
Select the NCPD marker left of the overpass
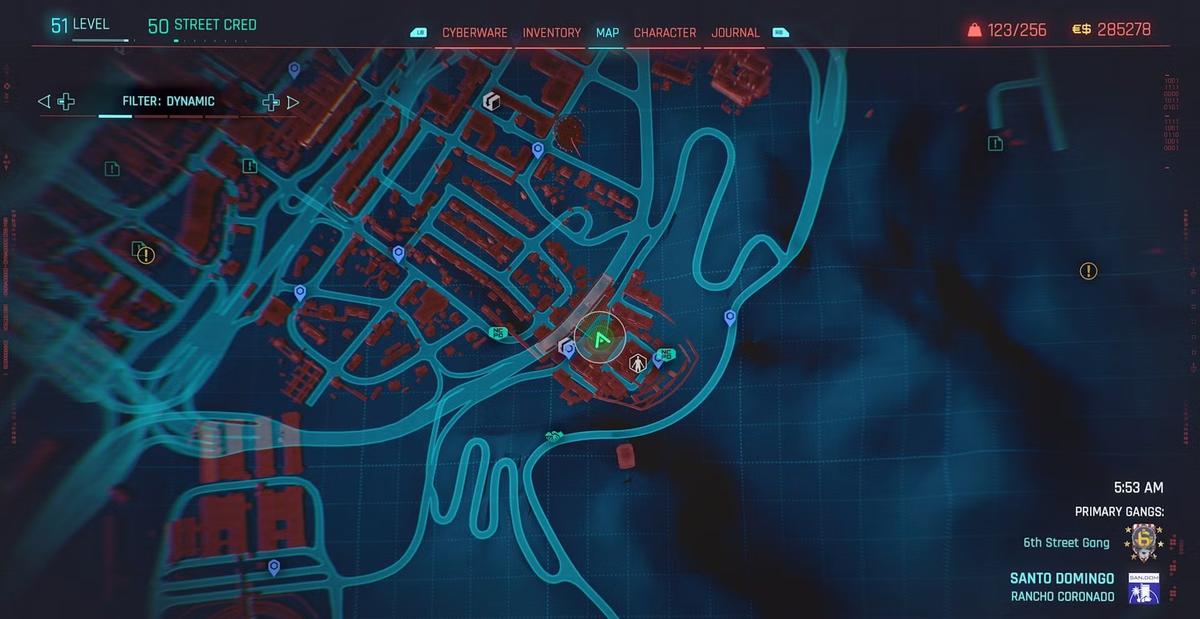pos(497,332)
